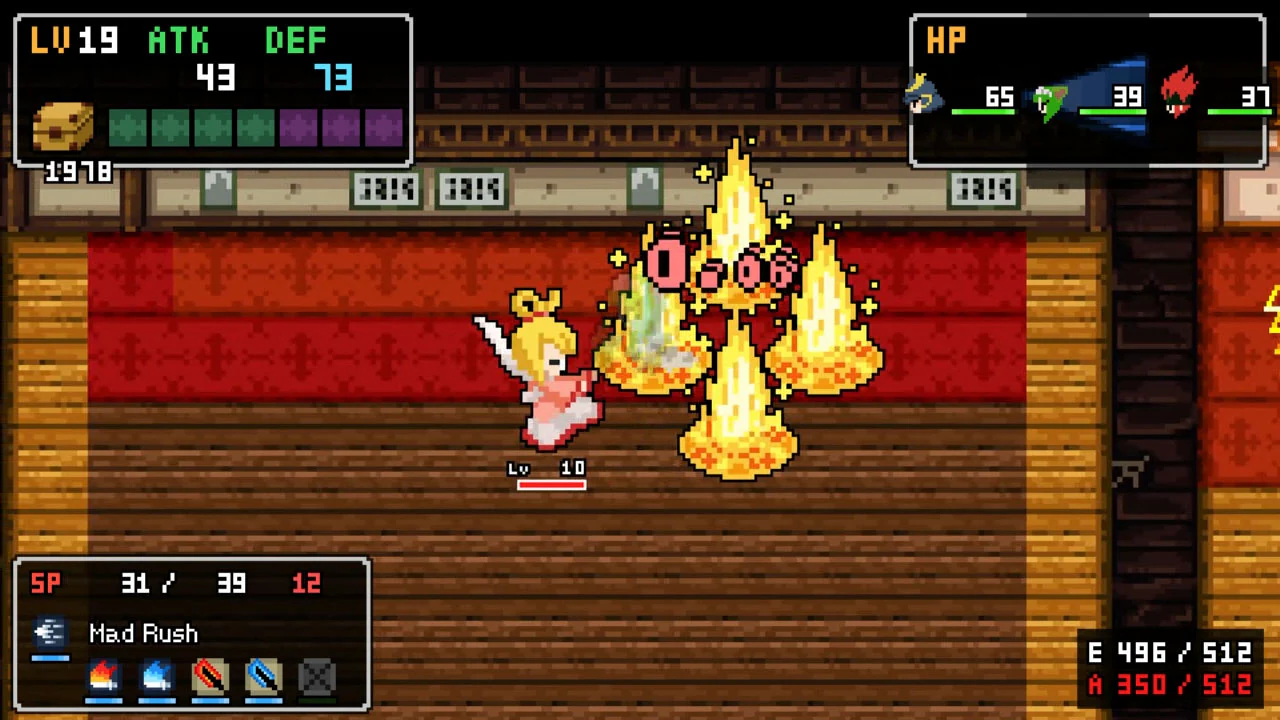Select the Mad Rush skill icon
The height and width of the screenshot is (720, 1280).
(50, 633)
